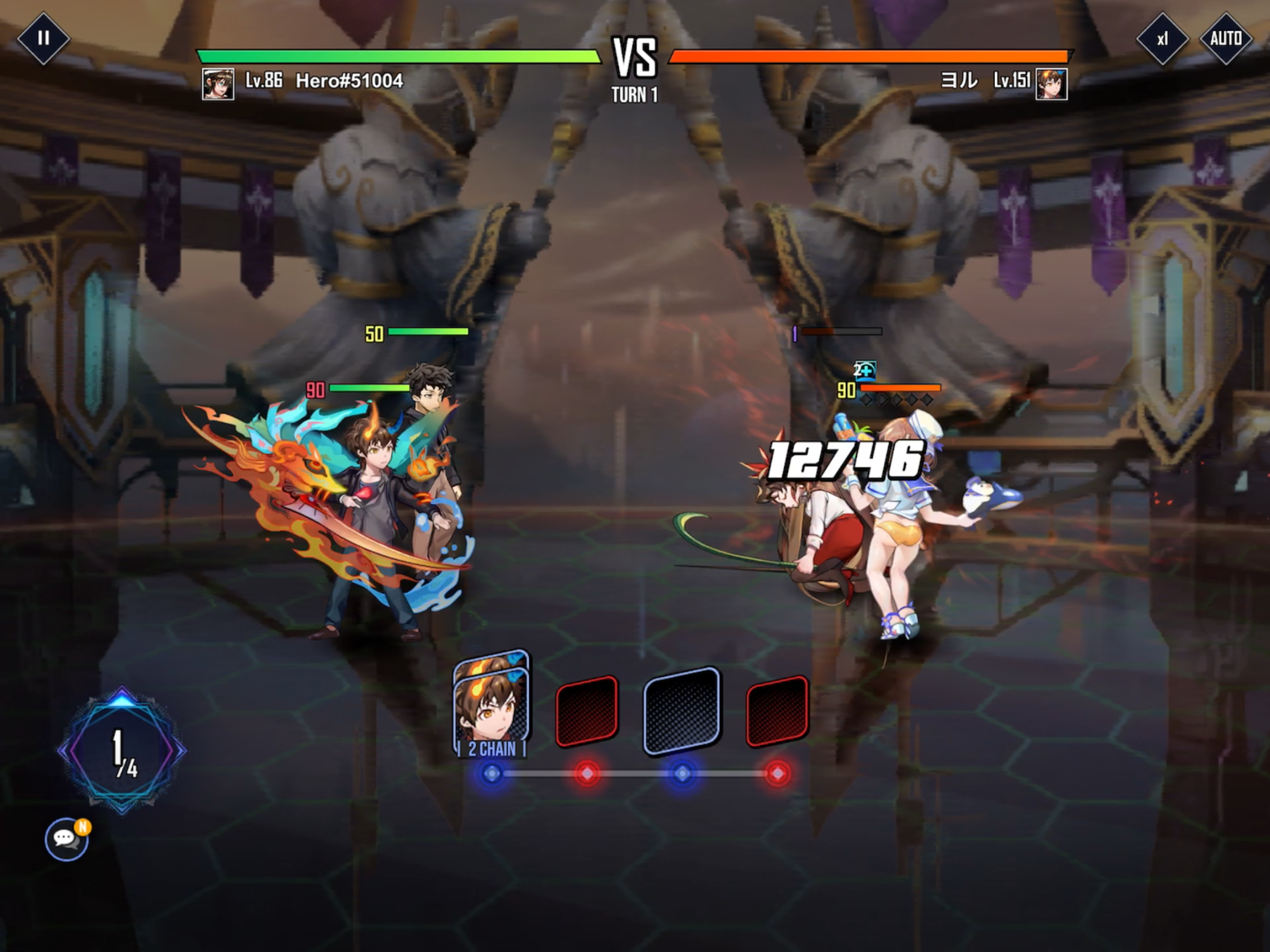Tap the 1/4 skill gauge emblem
This screenshot has height=952, width=1270.
pyautogui.click(x=122, y=751)
